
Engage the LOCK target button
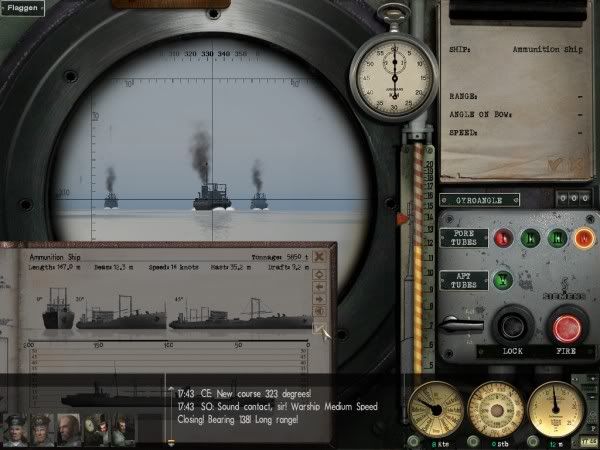pos(511,326)
